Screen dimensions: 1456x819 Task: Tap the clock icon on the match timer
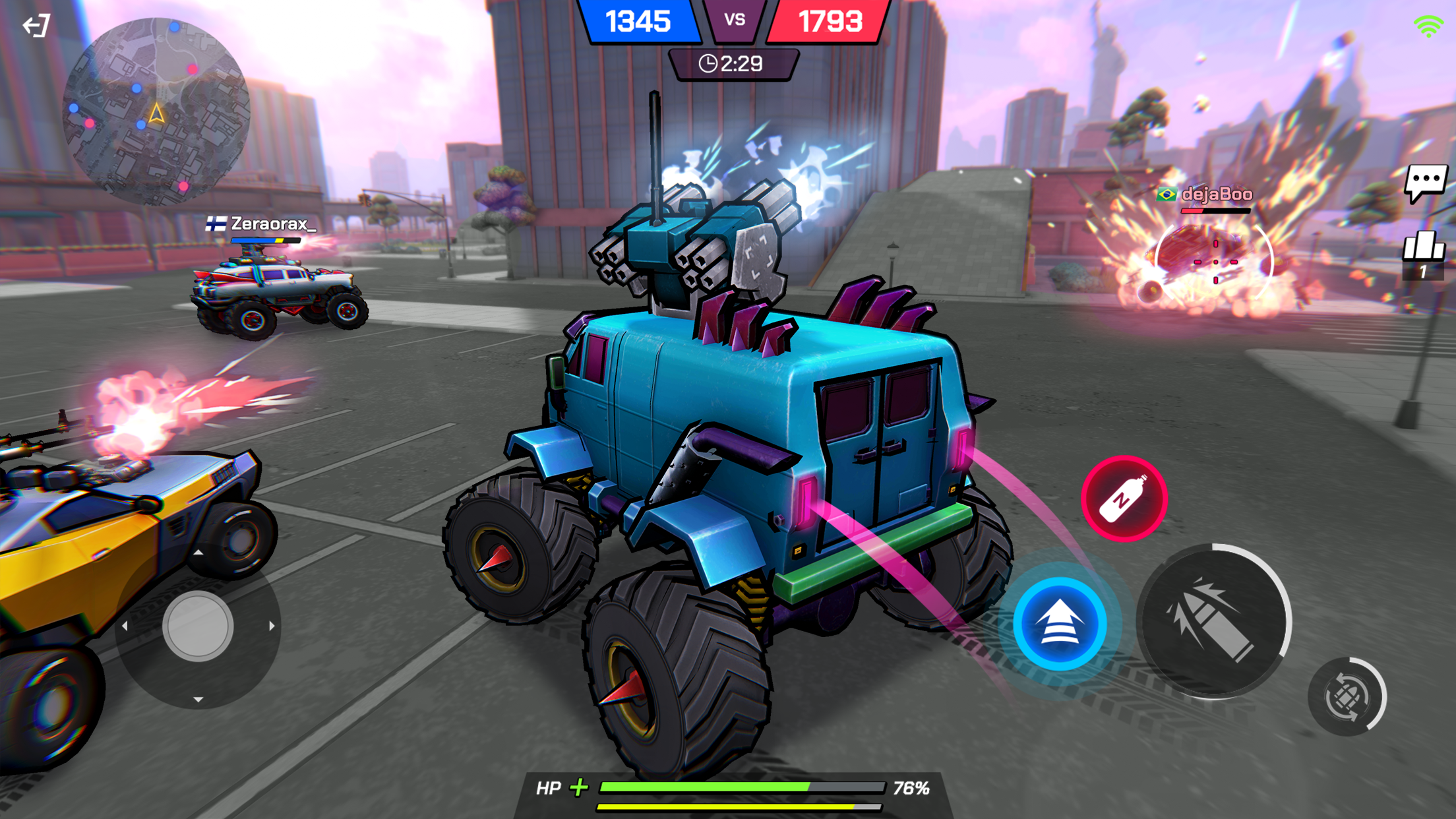[x=708, y=64]
